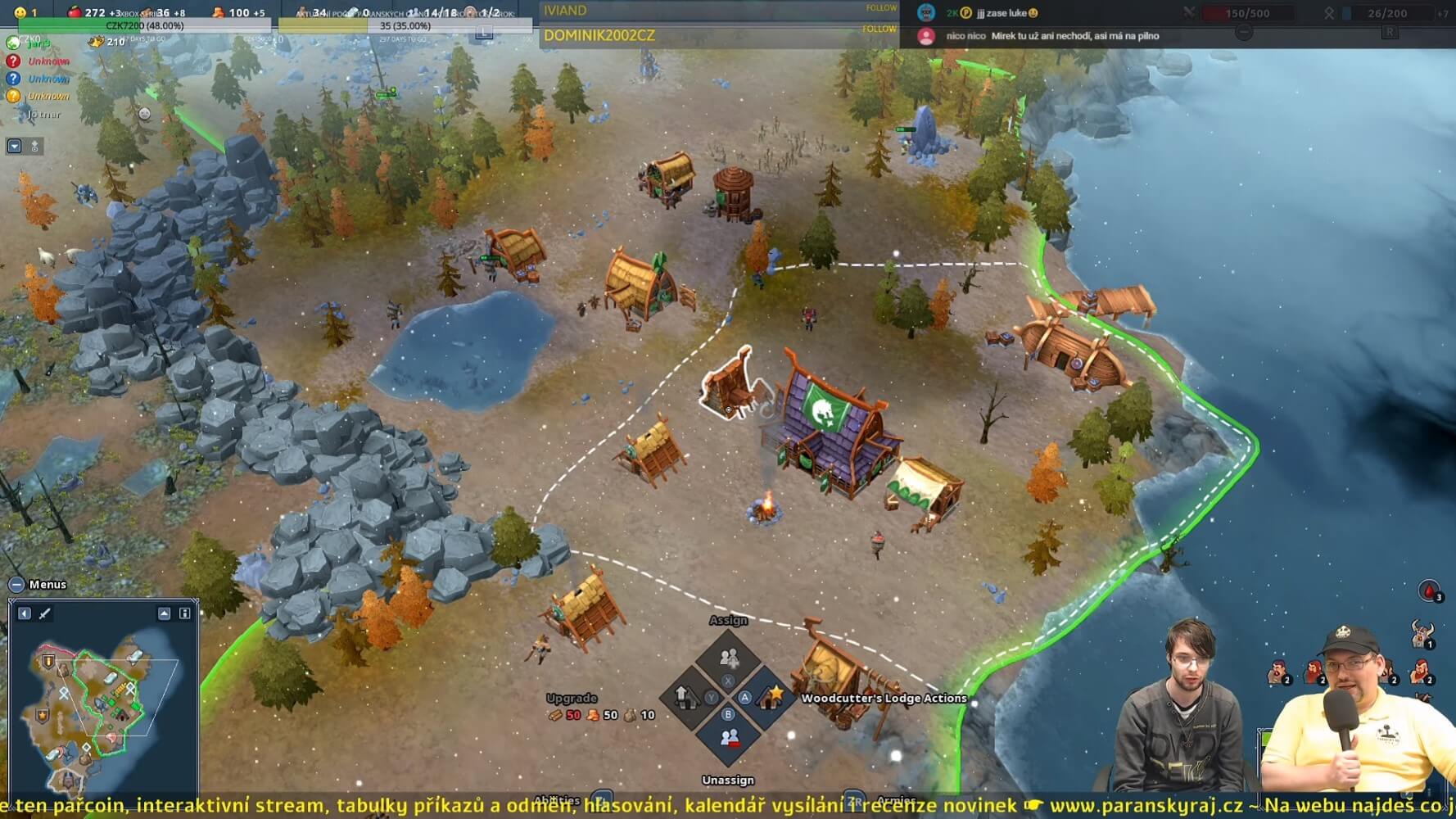Select the green player clan entry
Viewport: 1456px width, 819px height.
14,43
